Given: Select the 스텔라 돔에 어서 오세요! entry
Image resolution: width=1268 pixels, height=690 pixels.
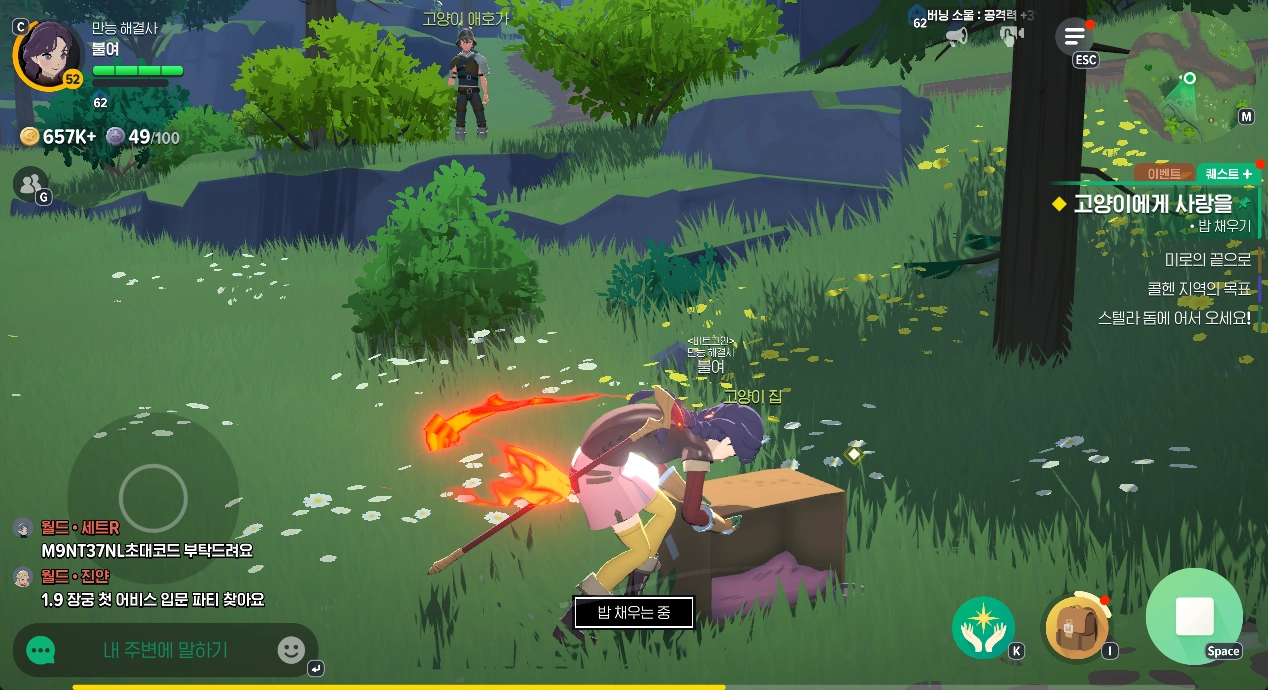Looking at the screenshot, I should [x=1174, y=318].
